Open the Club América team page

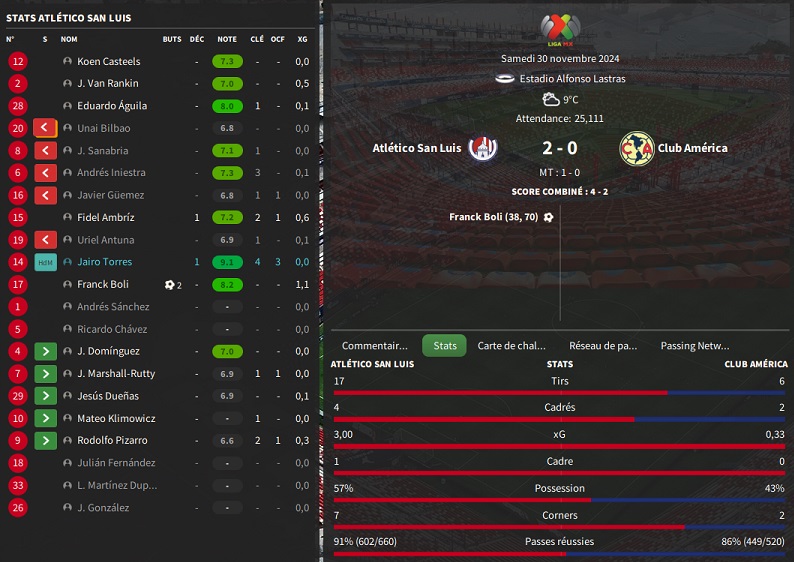coord(692,148)
